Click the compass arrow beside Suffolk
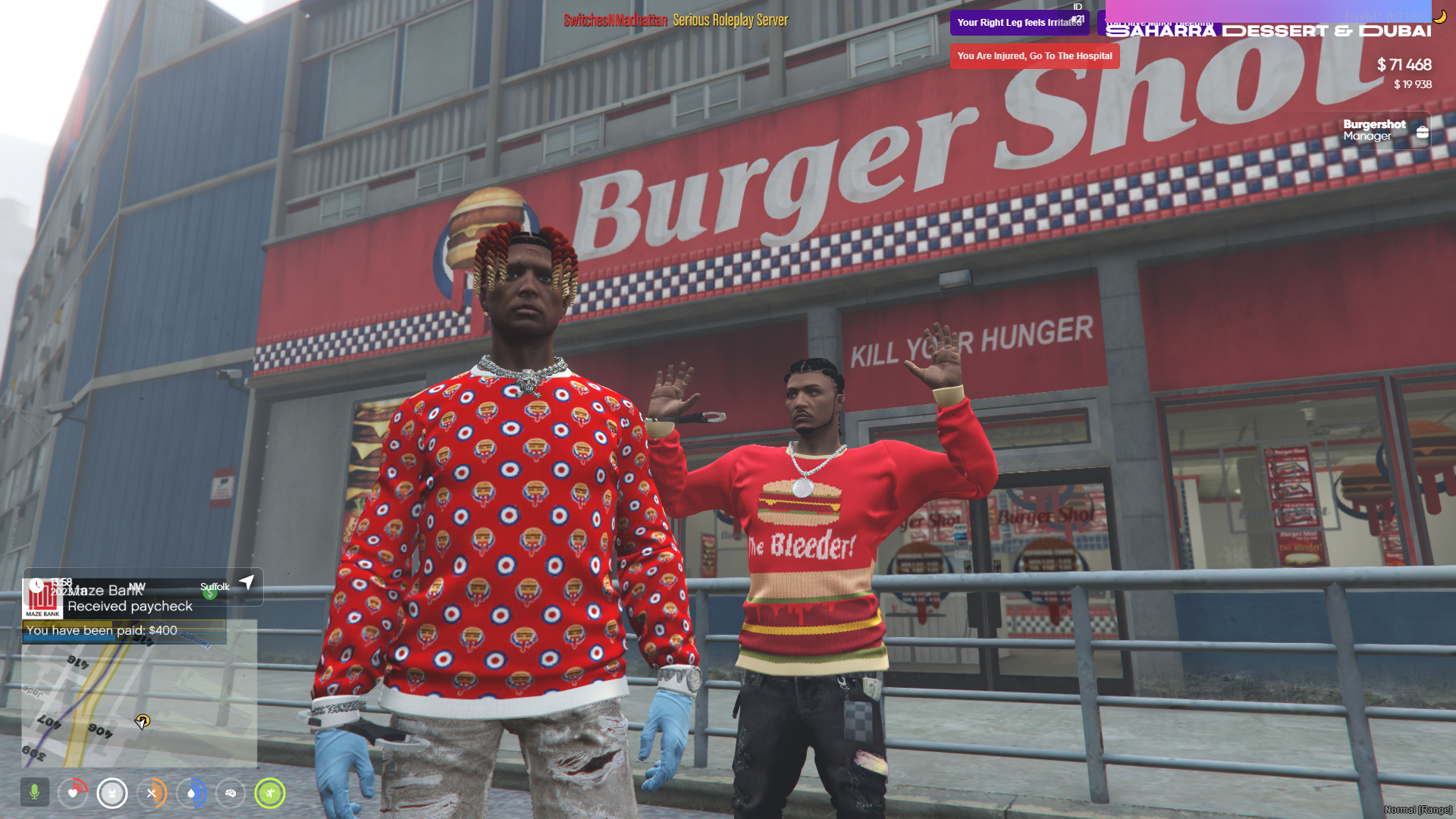Image resolution: width=1456 pixels, height=819 pixels. click(246, 582)
